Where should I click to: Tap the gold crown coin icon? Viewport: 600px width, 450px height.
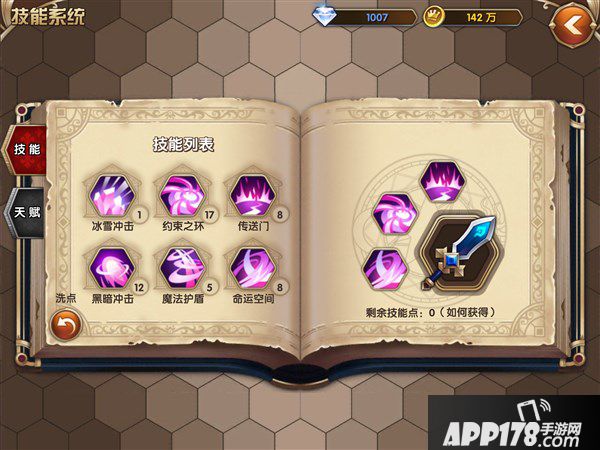click(434, 17)
